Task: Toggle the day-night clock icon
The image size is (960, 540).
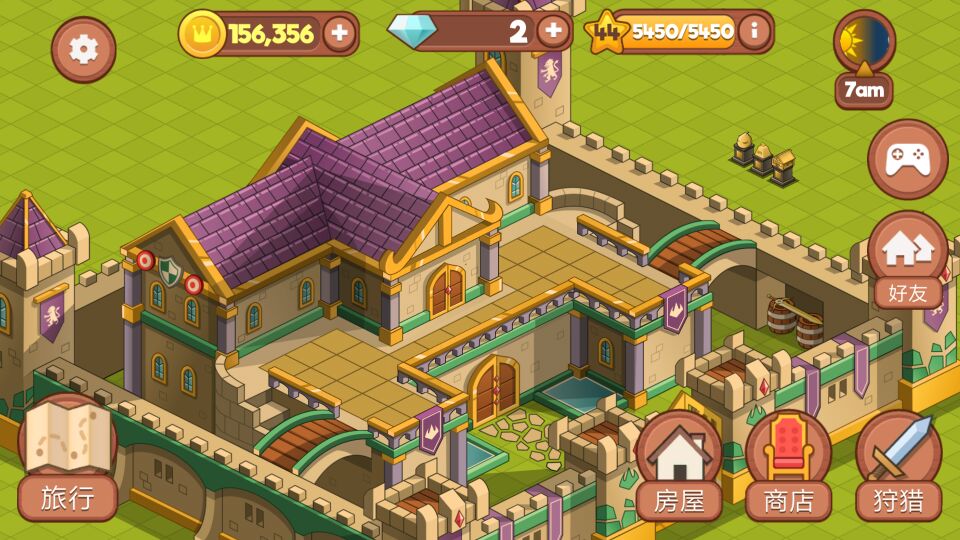Action: point(864,42)
